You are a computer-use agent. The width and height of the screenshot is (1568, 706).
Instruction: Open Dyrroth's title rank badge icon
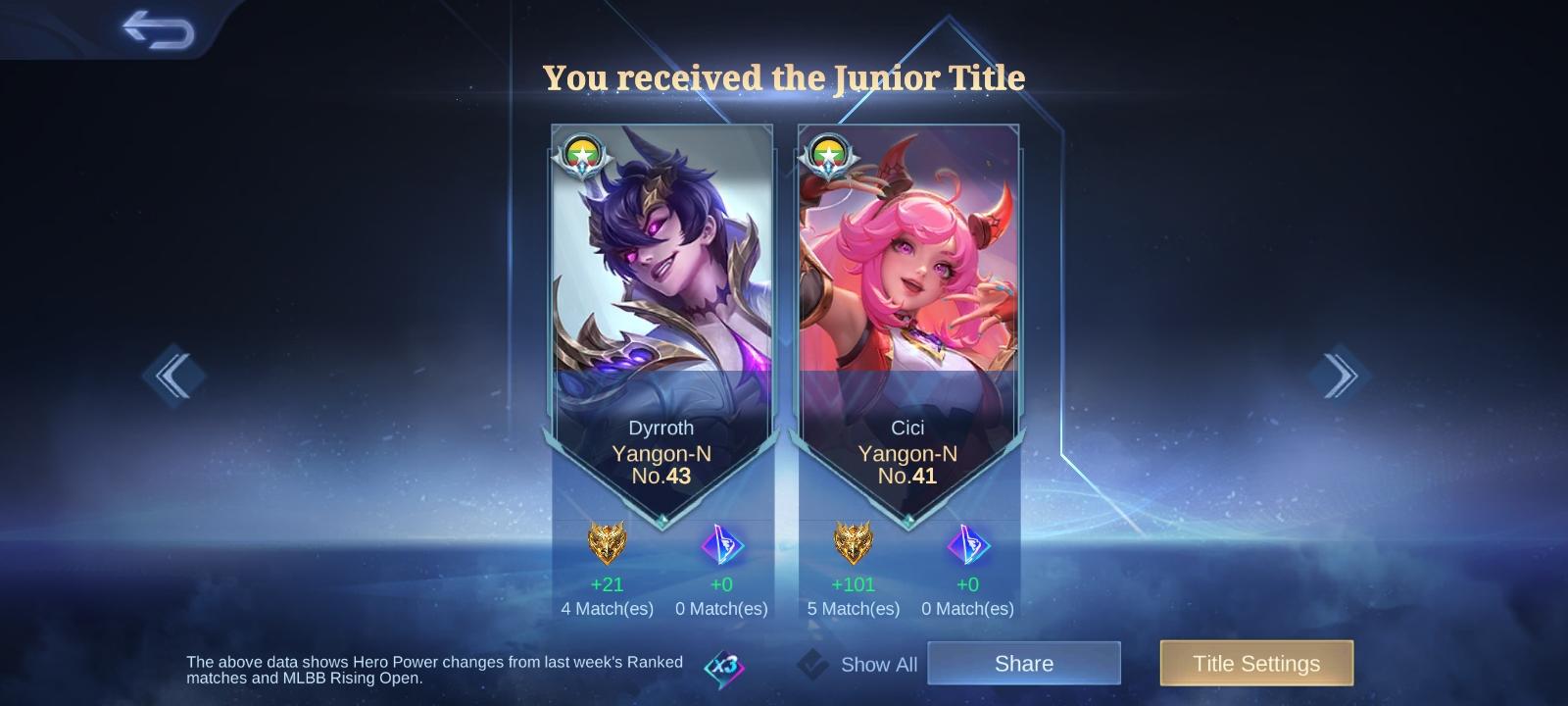581,153
